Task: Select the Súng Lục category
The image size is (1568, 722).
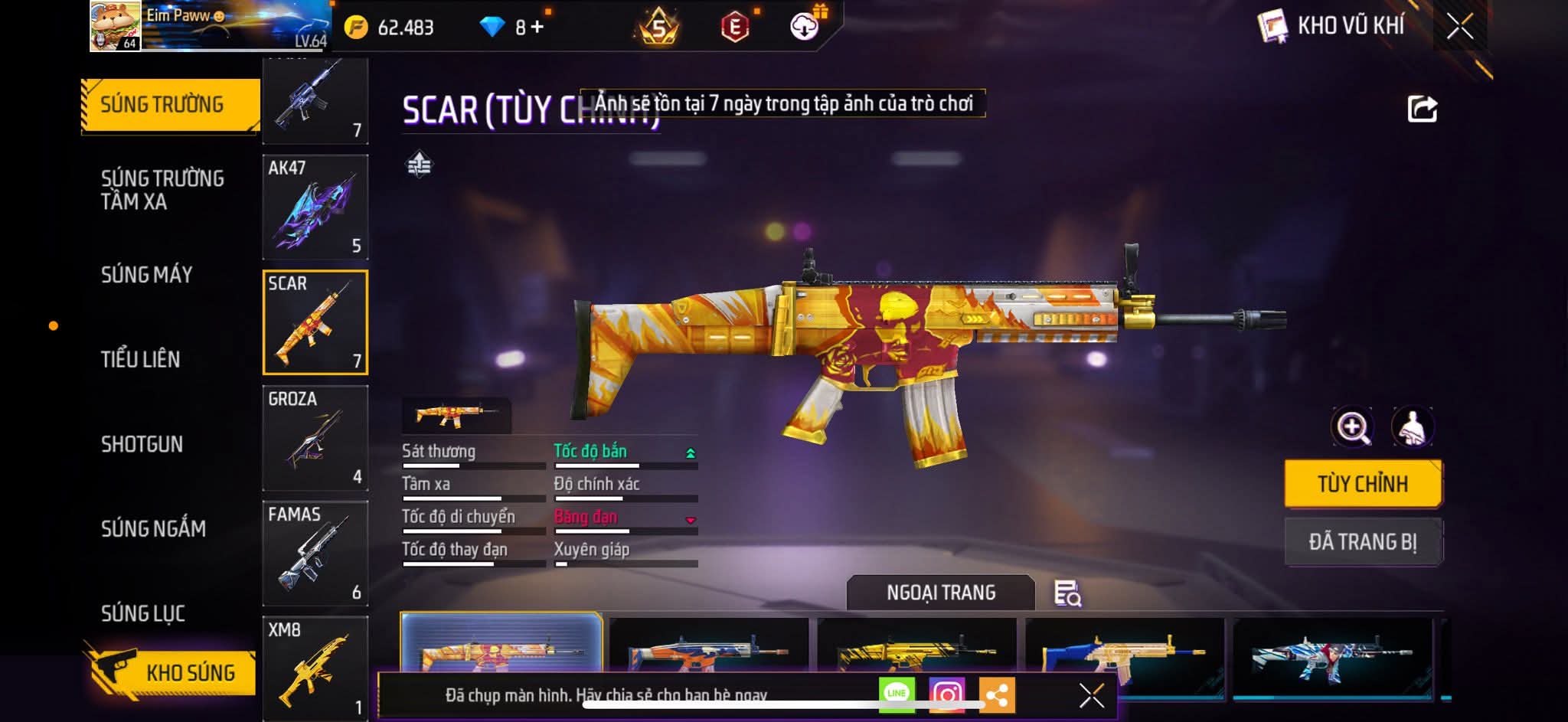Action: (x=143, y=613)
